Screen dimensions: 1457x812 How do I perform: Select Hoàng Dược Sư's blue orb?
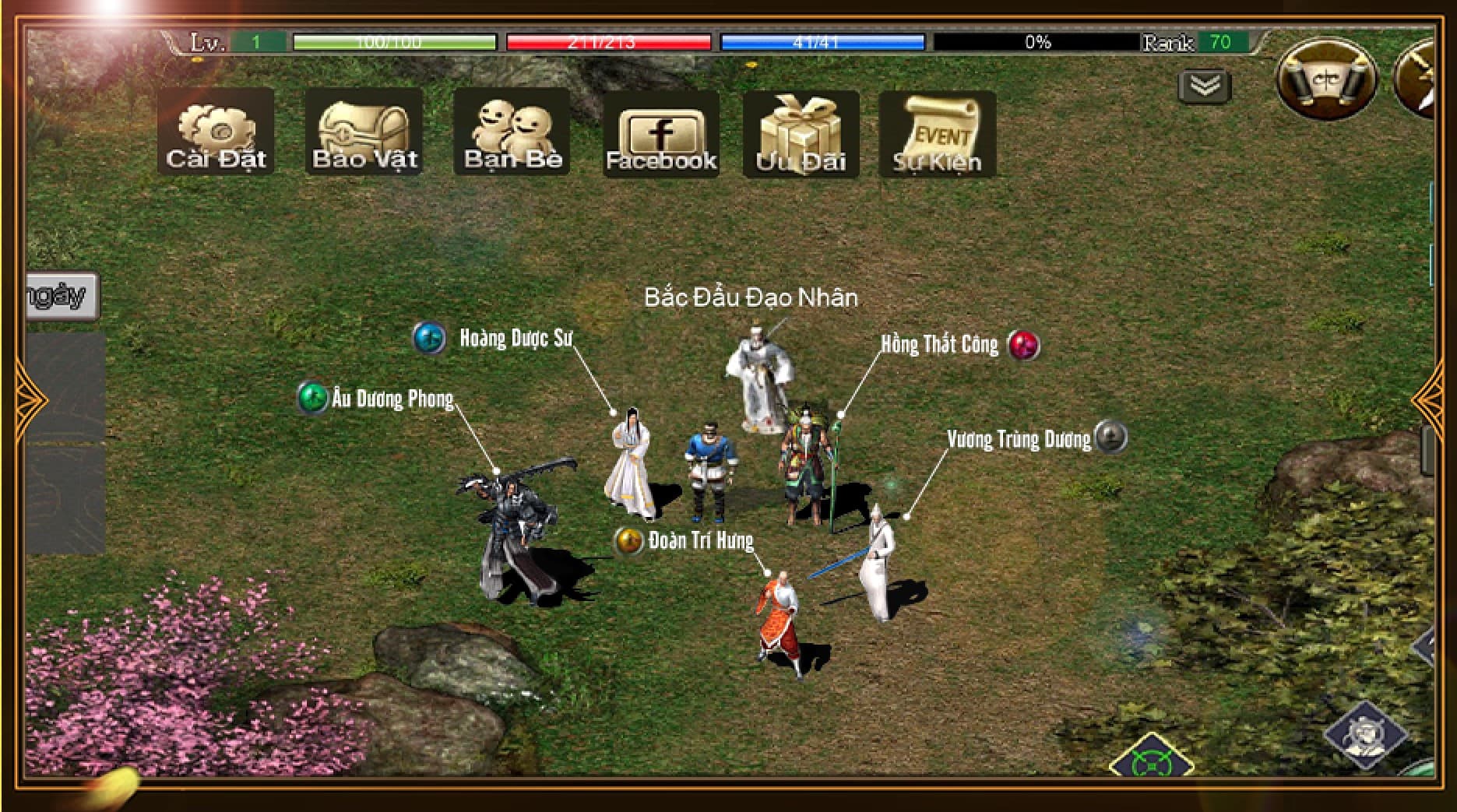[x=429, y=338]
